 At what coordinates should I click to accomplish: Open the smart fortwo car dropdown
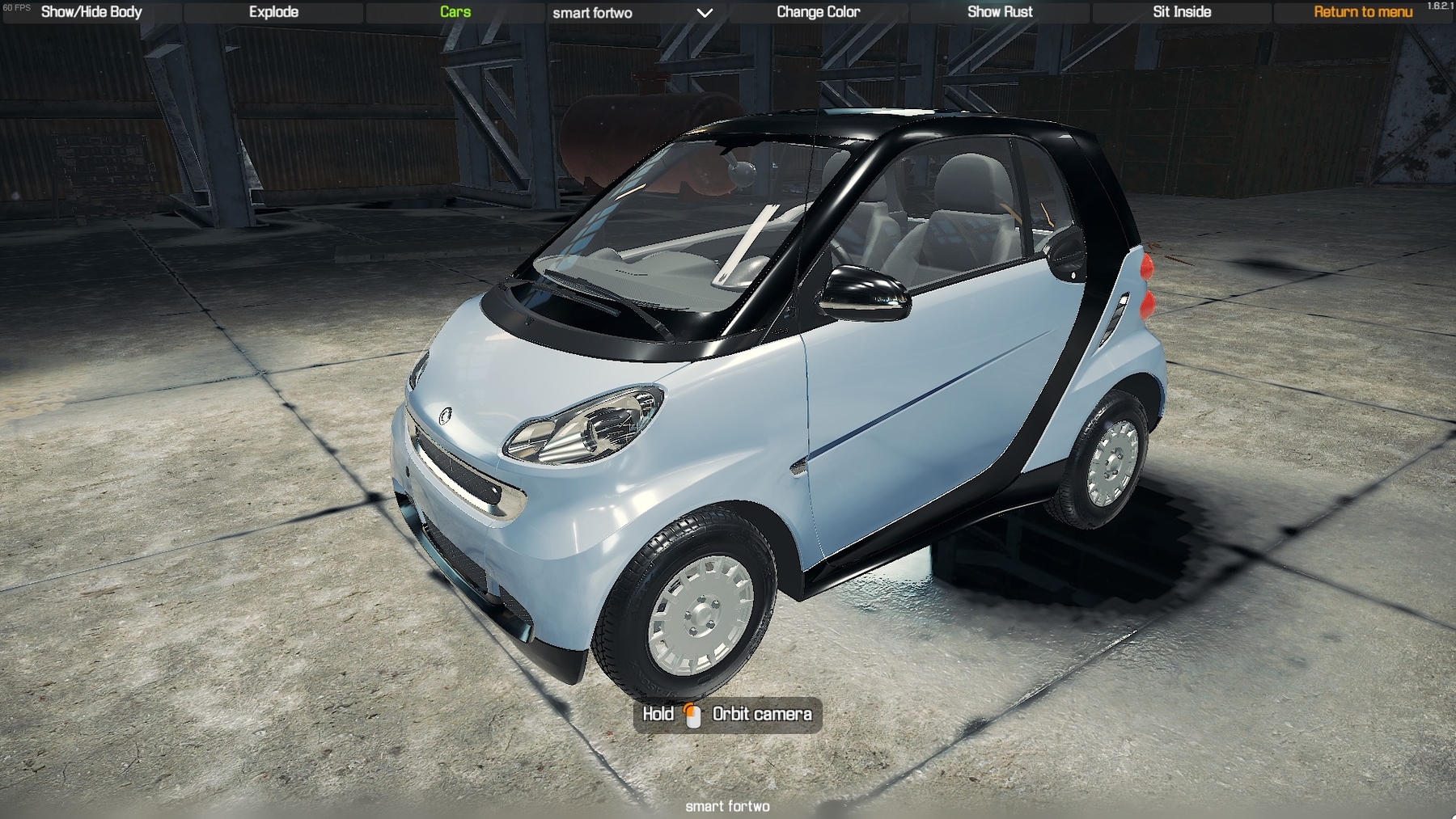tap(633, 13)
